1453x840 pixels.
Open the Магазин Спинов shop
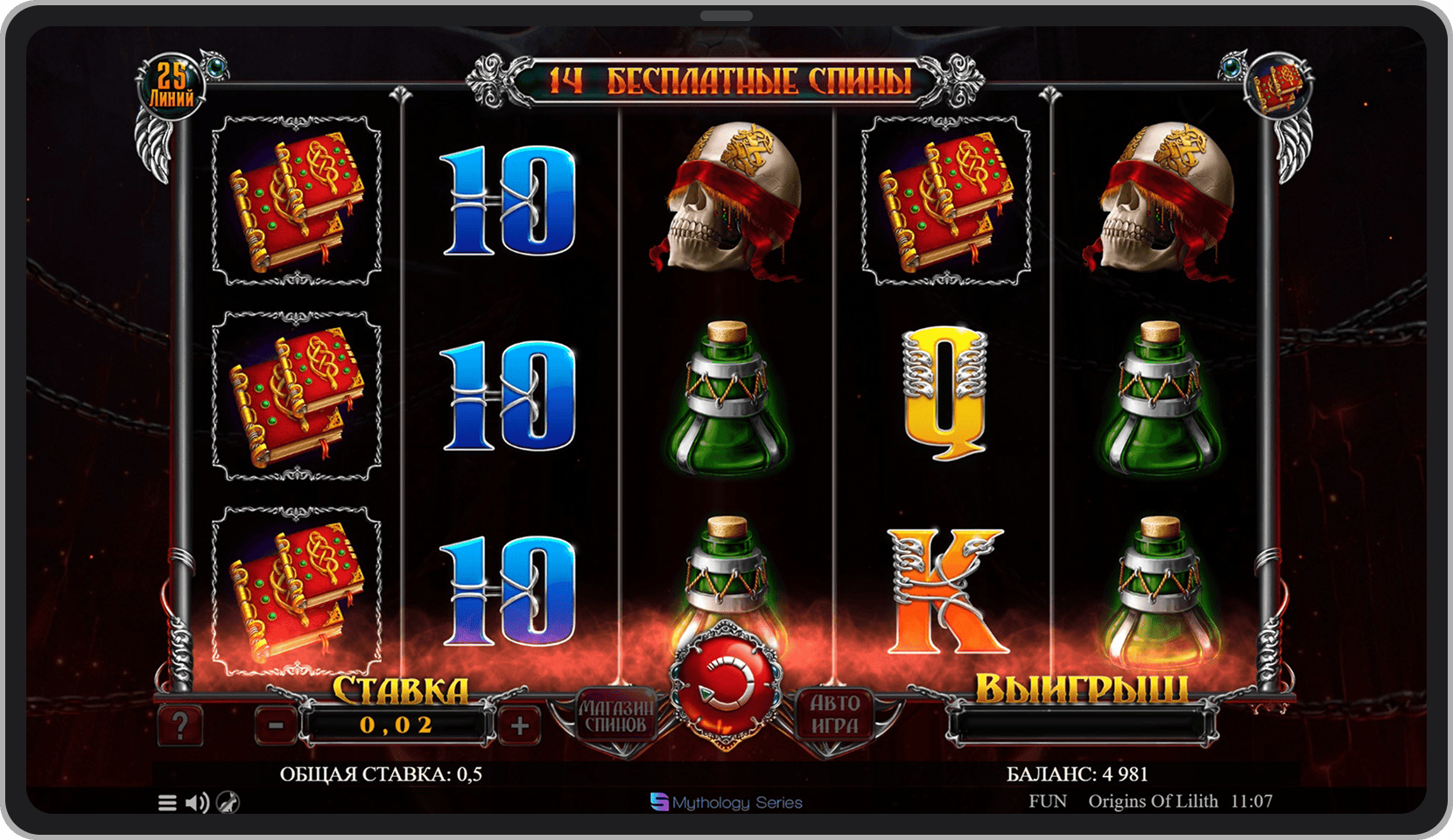point(615,716)
